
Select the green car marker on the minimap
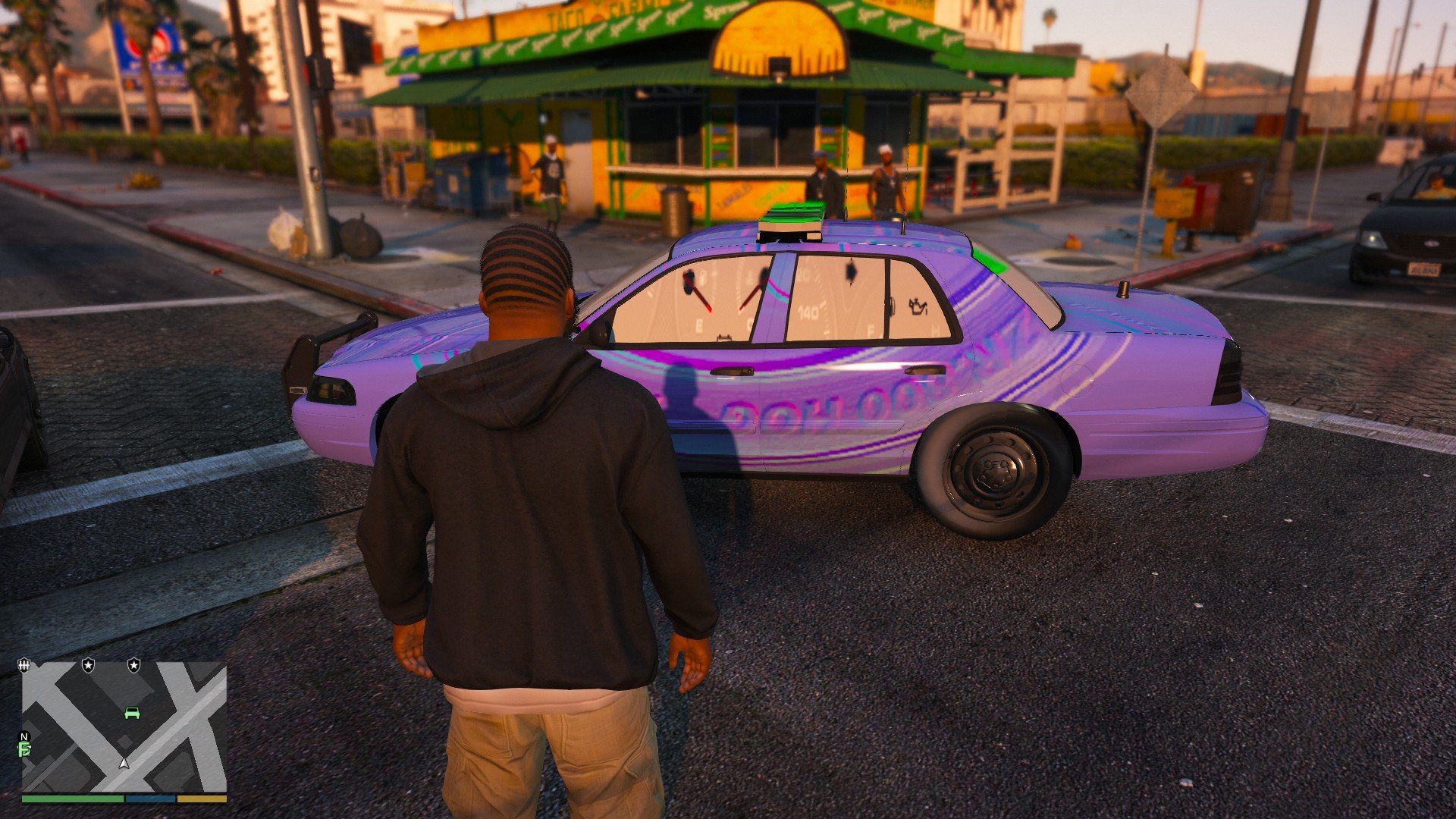click(x=132, y=713)
